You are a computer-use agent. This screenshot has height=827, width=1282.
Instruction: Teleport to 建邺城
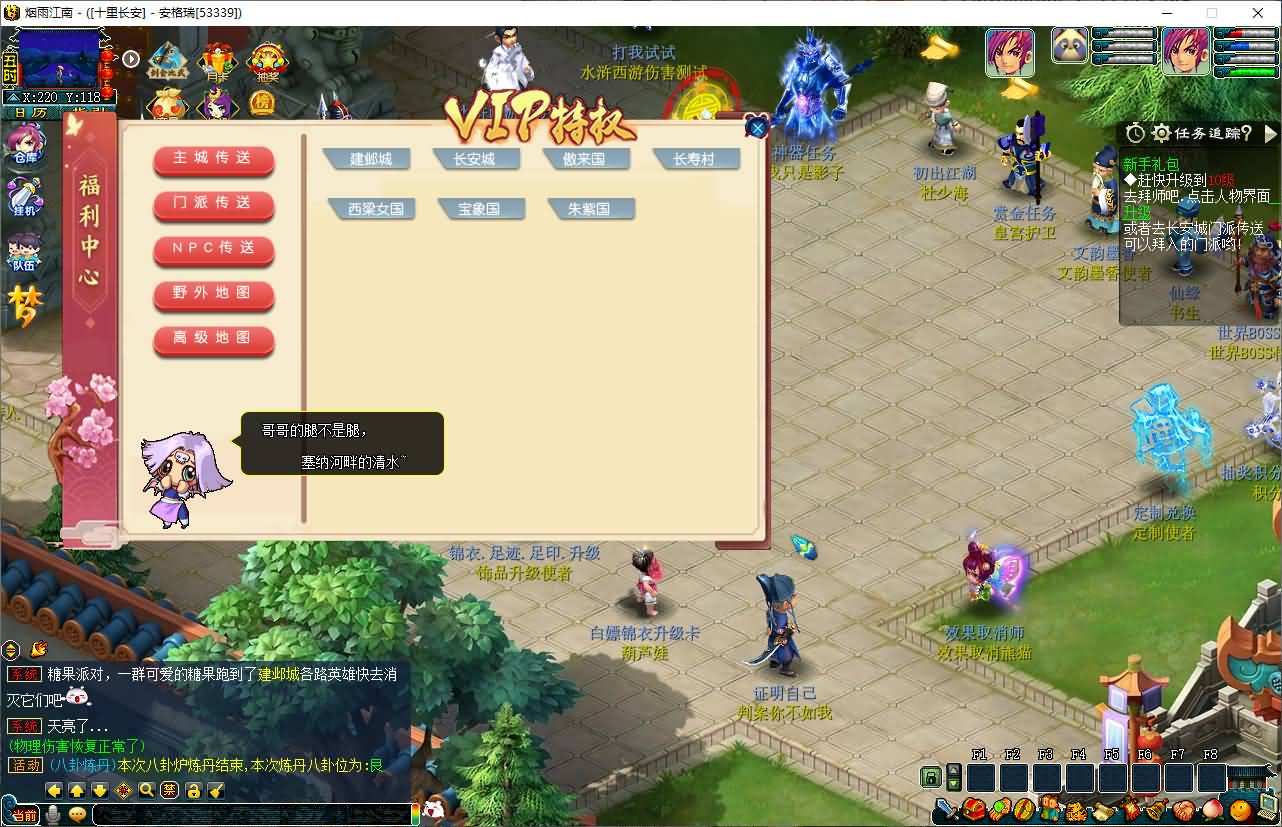370,159
